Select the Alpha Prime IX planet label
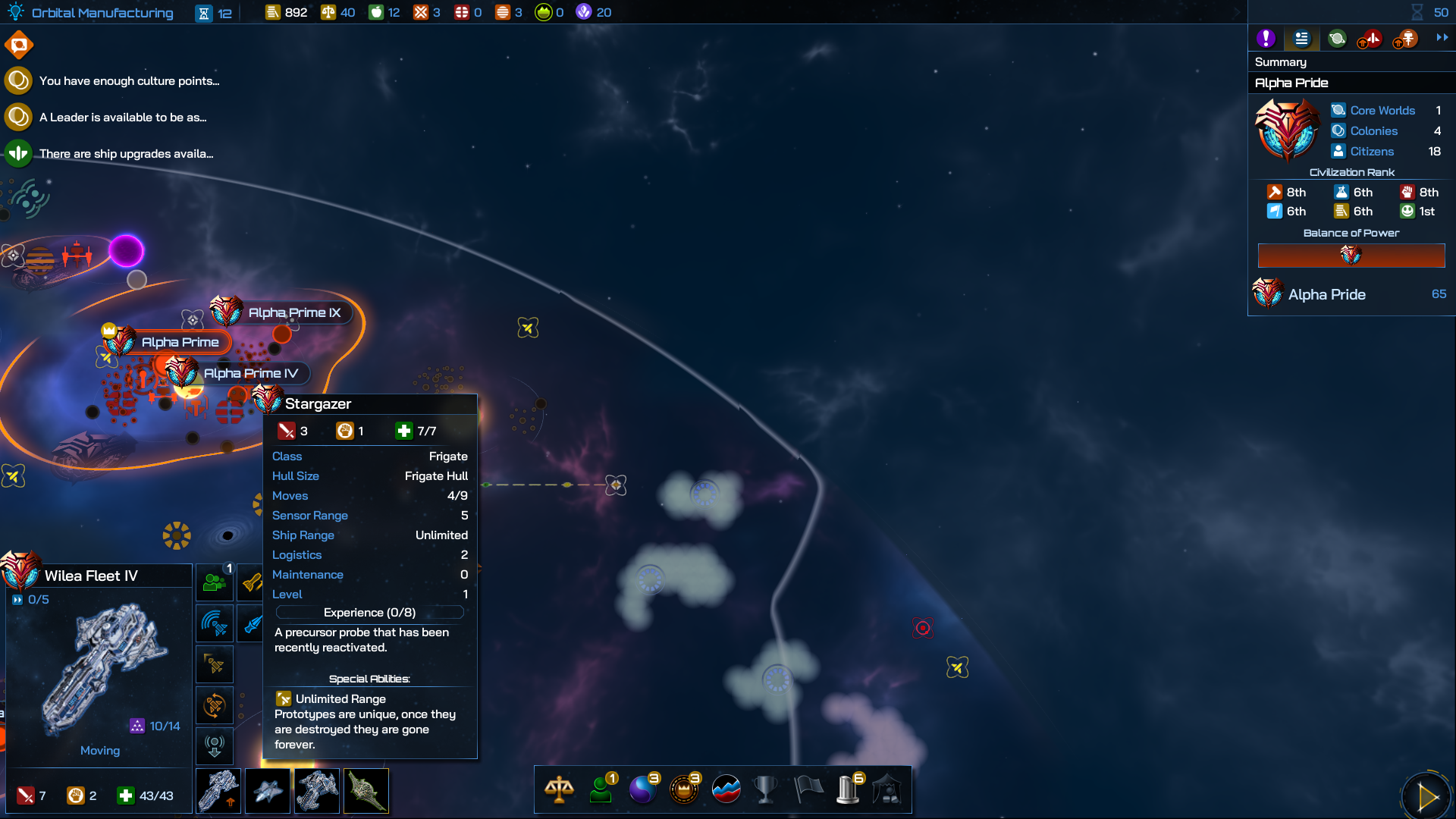1456x819 pixels. pos(293,312)
